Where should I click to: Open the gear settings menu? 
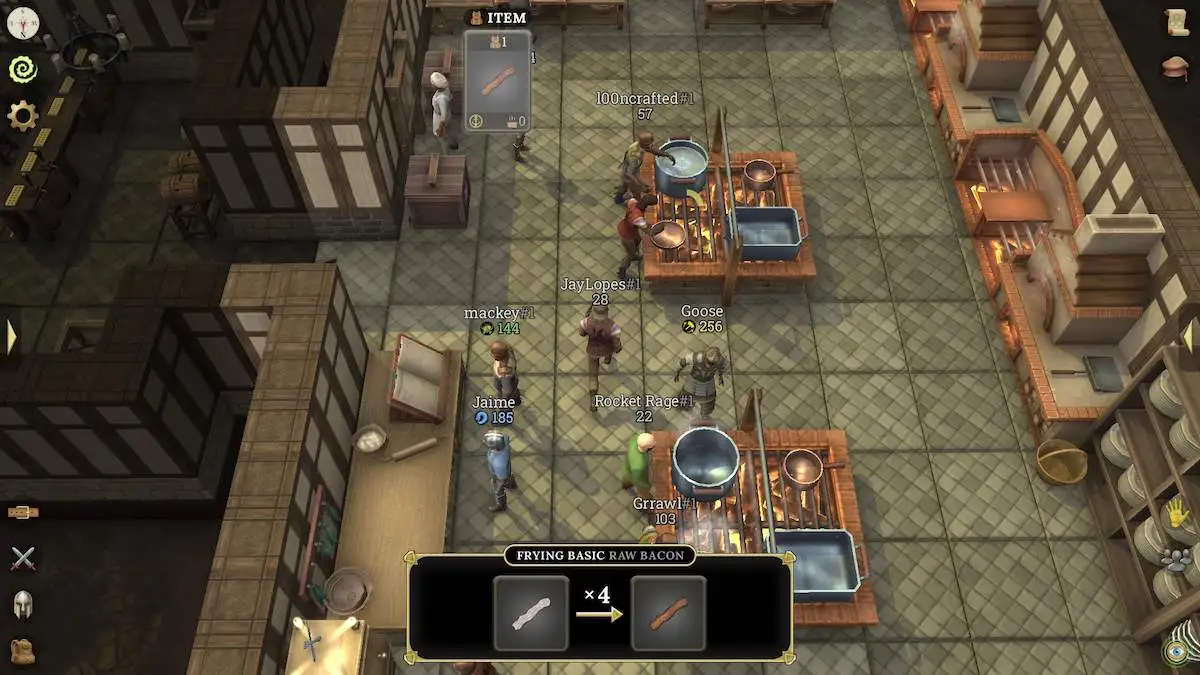22,116
